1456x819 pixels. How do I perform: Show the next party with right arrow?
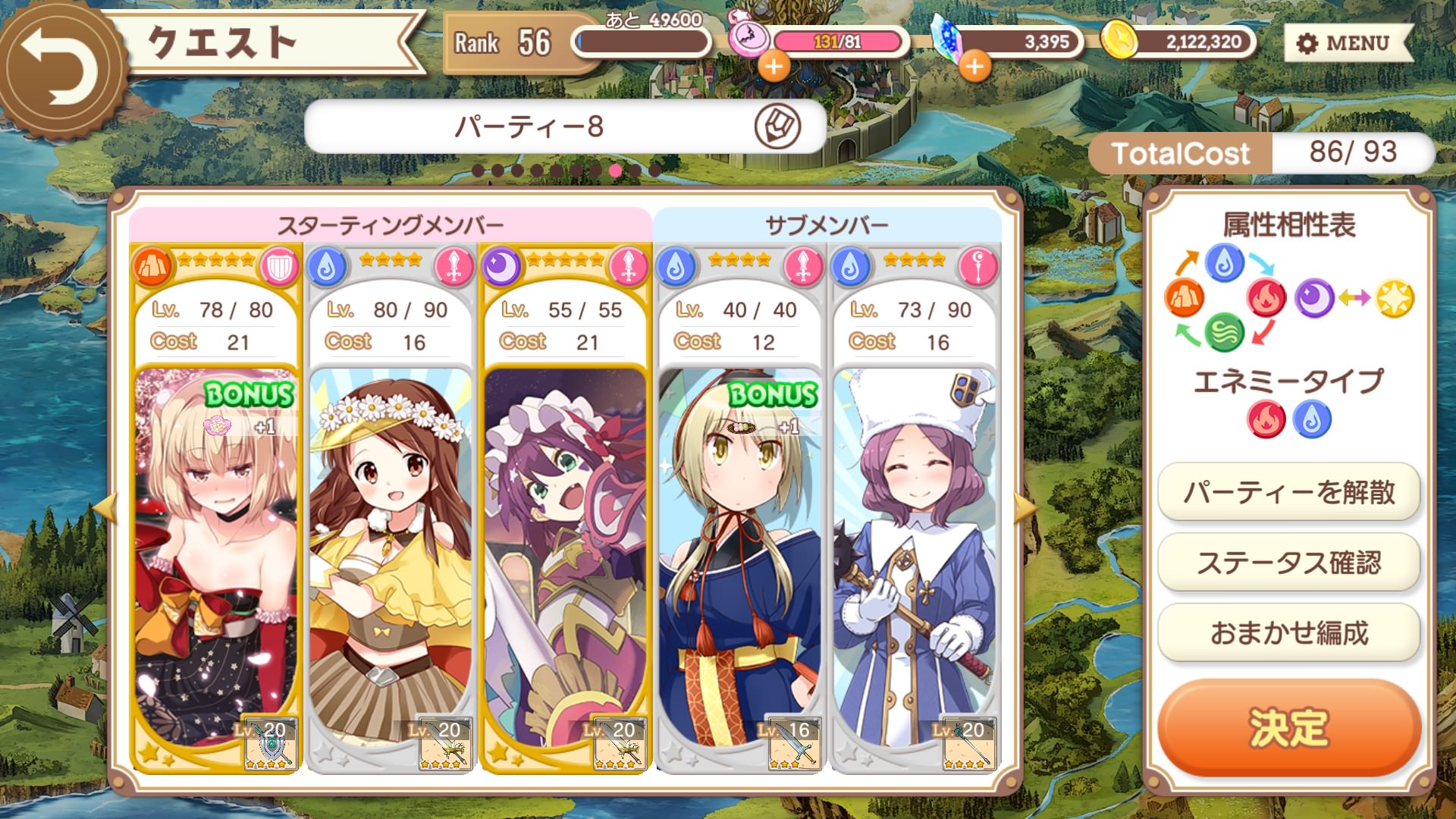click(1025, 509)
